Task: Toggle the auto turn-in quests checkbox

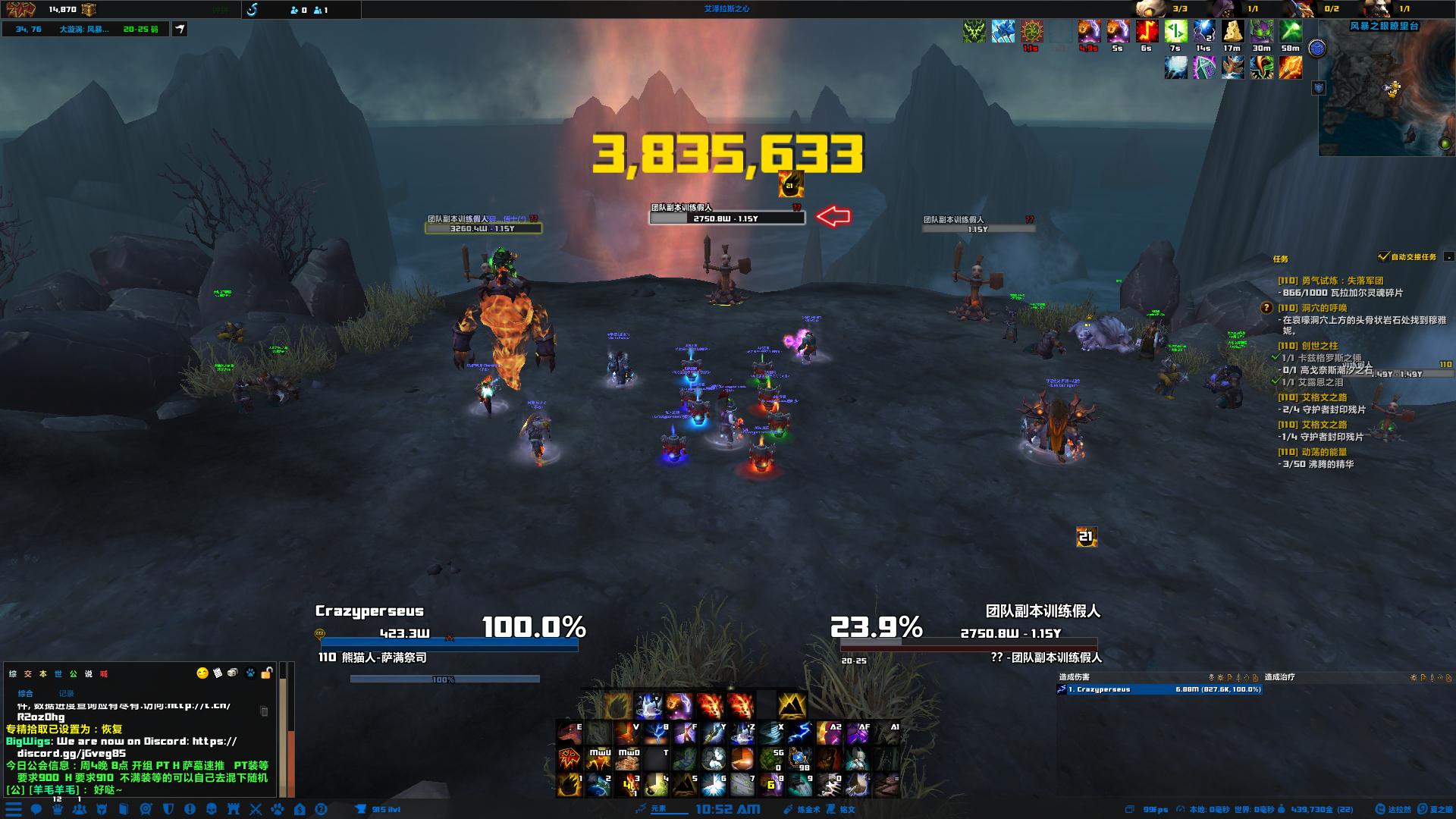Action: tap(1384, 257)
